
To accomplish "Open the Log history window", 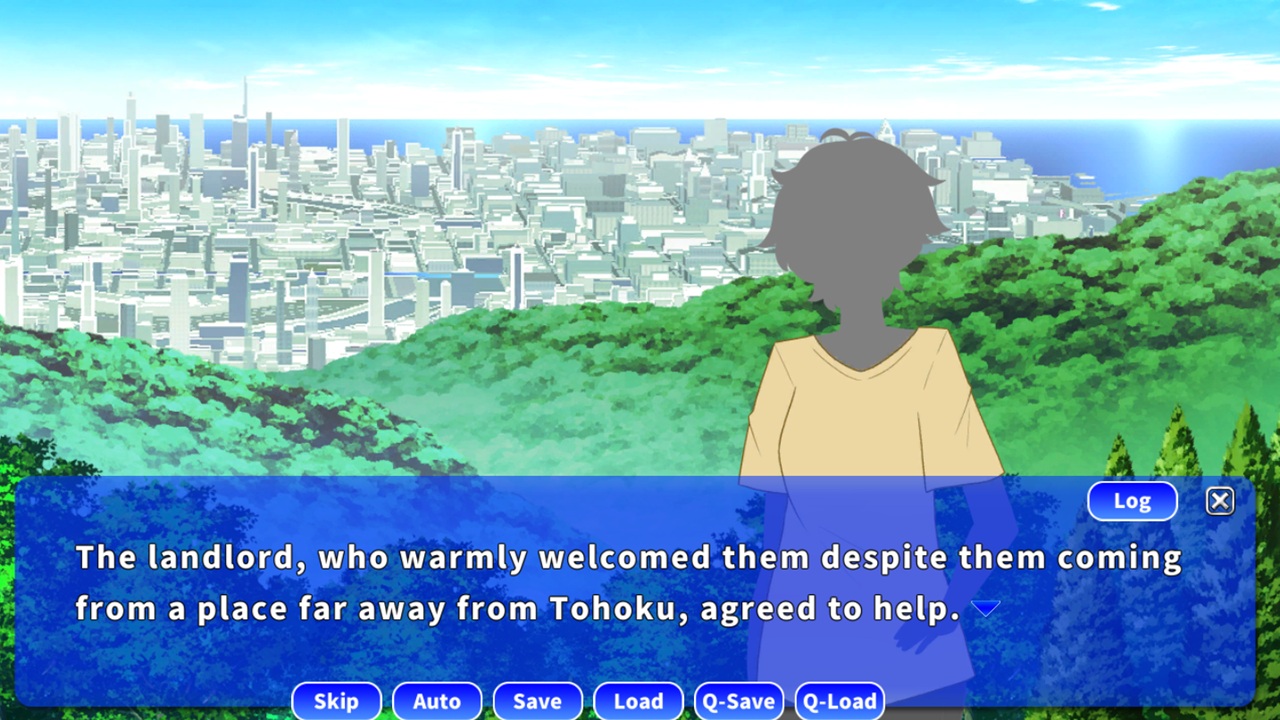I will tap(1132, 501).
